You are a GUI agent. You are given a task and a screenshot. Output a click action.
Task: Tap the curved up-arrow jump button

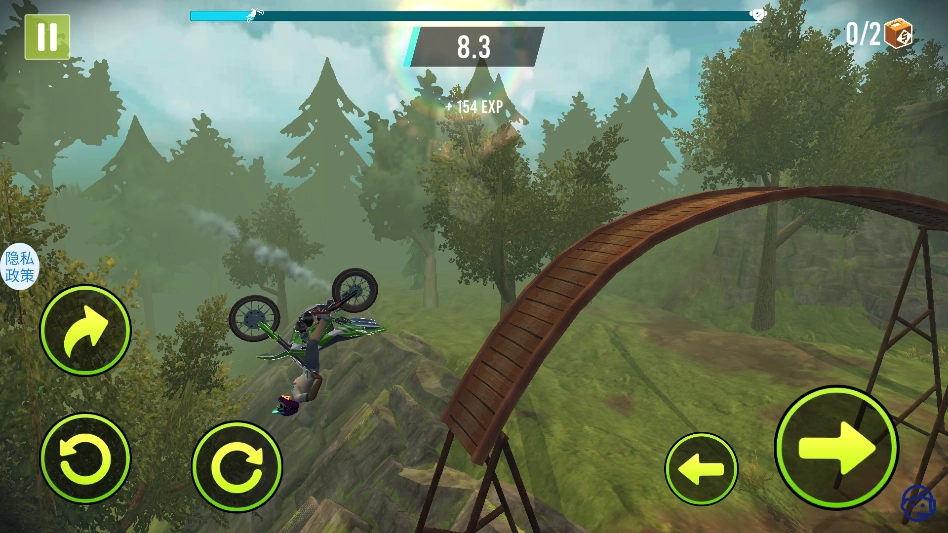coord(85,330)
